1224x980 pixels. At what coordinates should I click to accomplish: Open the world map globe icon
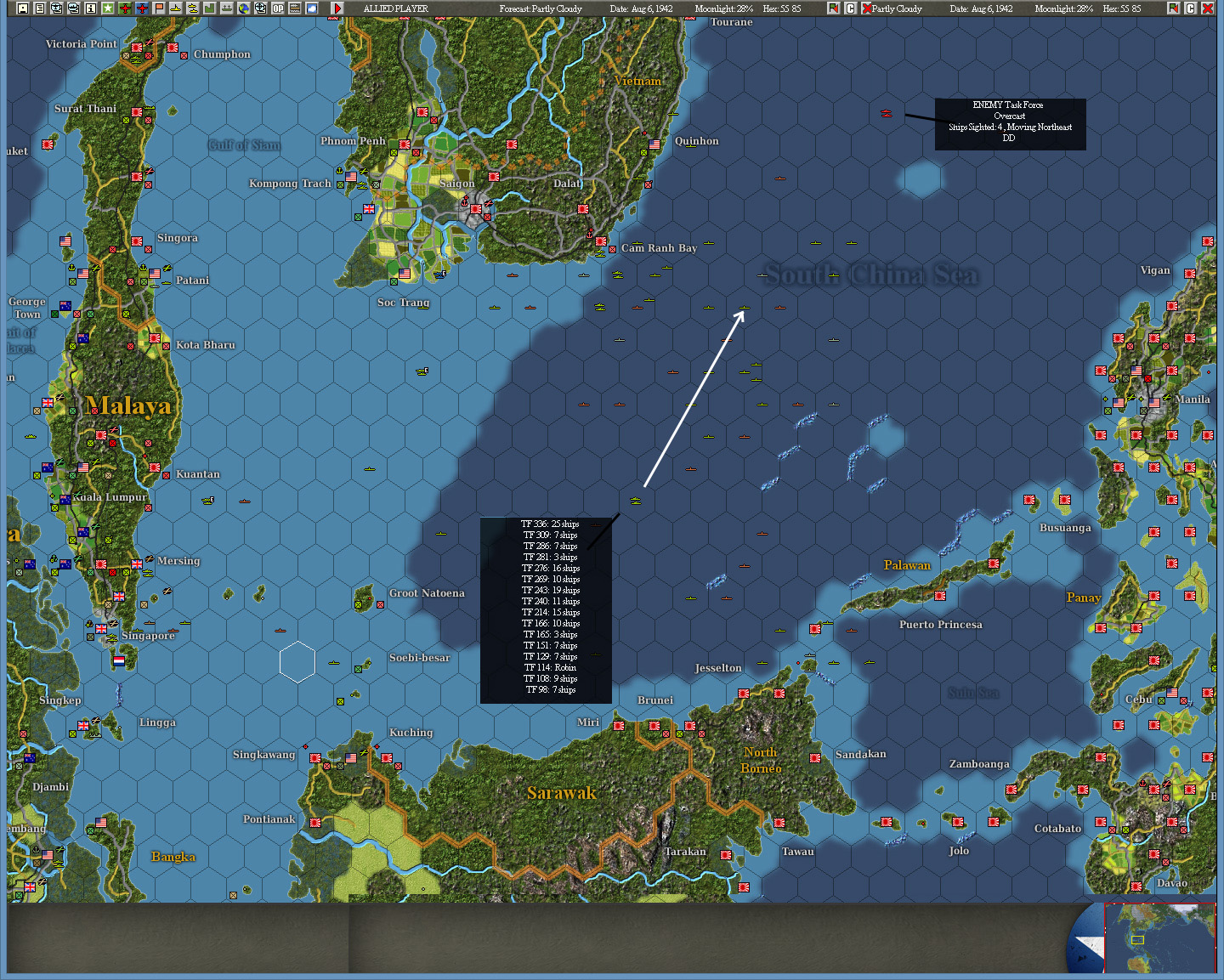pos(244,8)
